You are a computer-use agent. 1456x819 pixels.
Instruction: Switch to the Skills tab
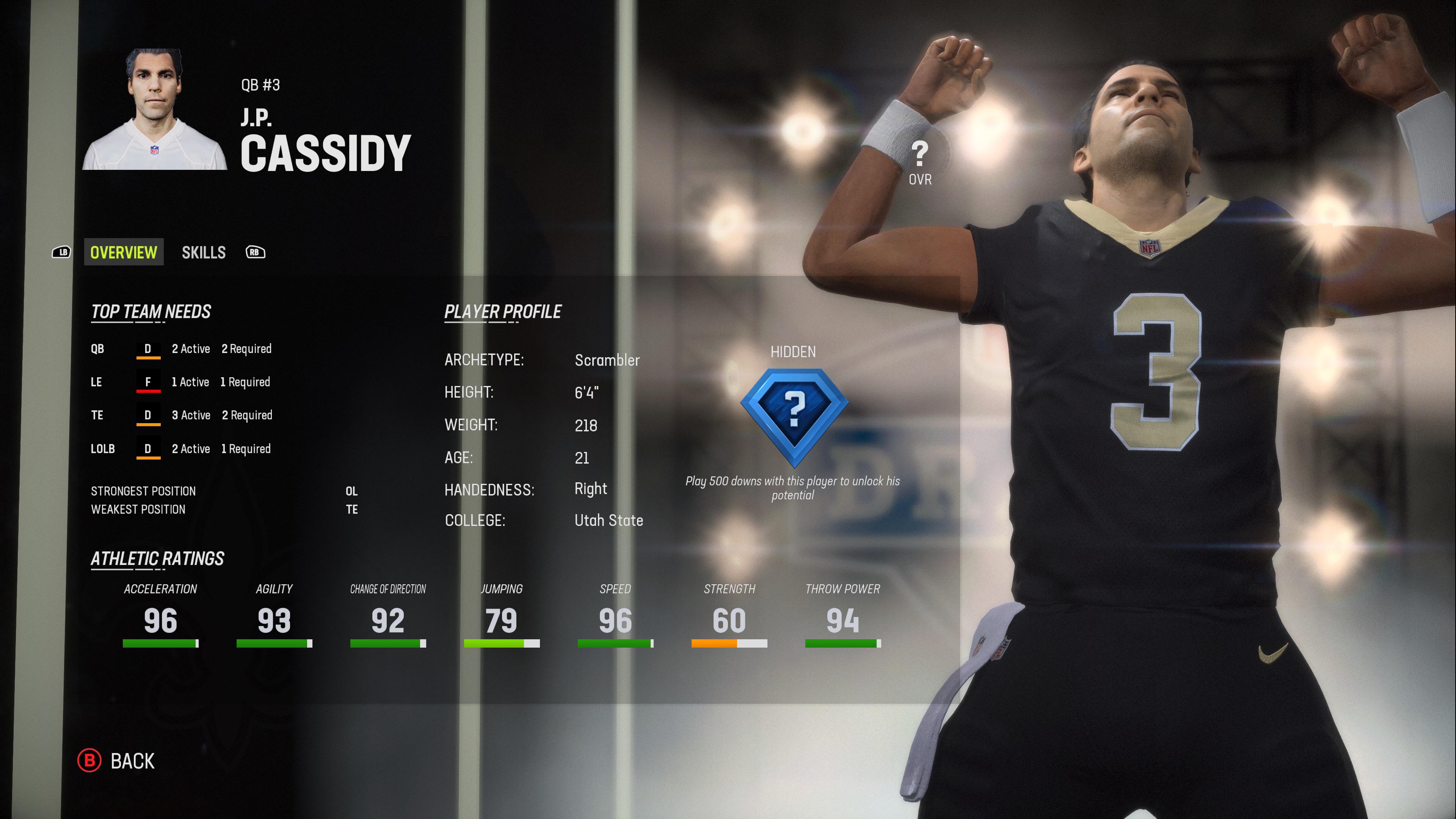pyautogui.click(x=204, y=252)
